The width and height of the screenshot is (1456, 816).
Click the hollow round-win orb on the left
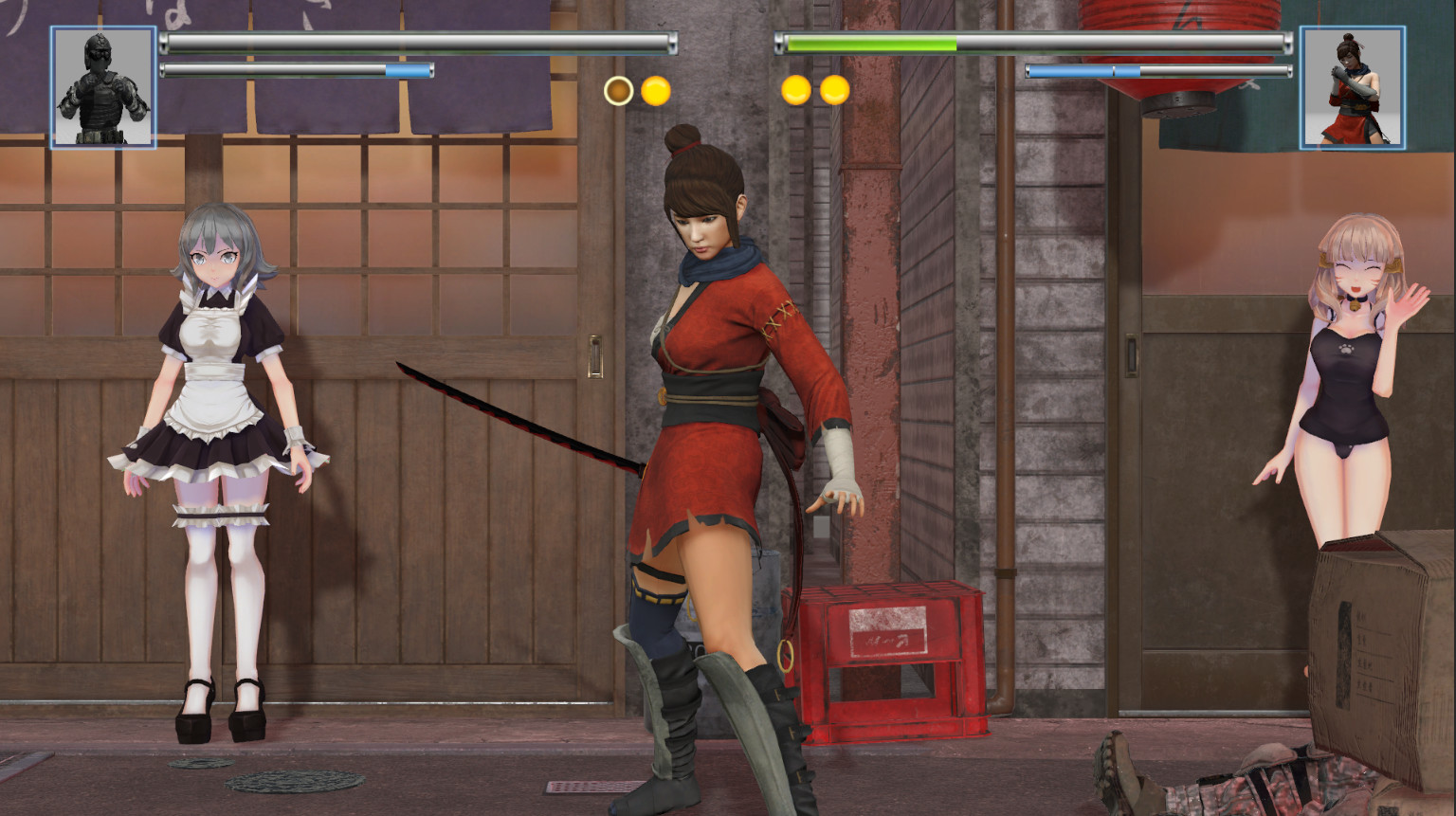618,92
